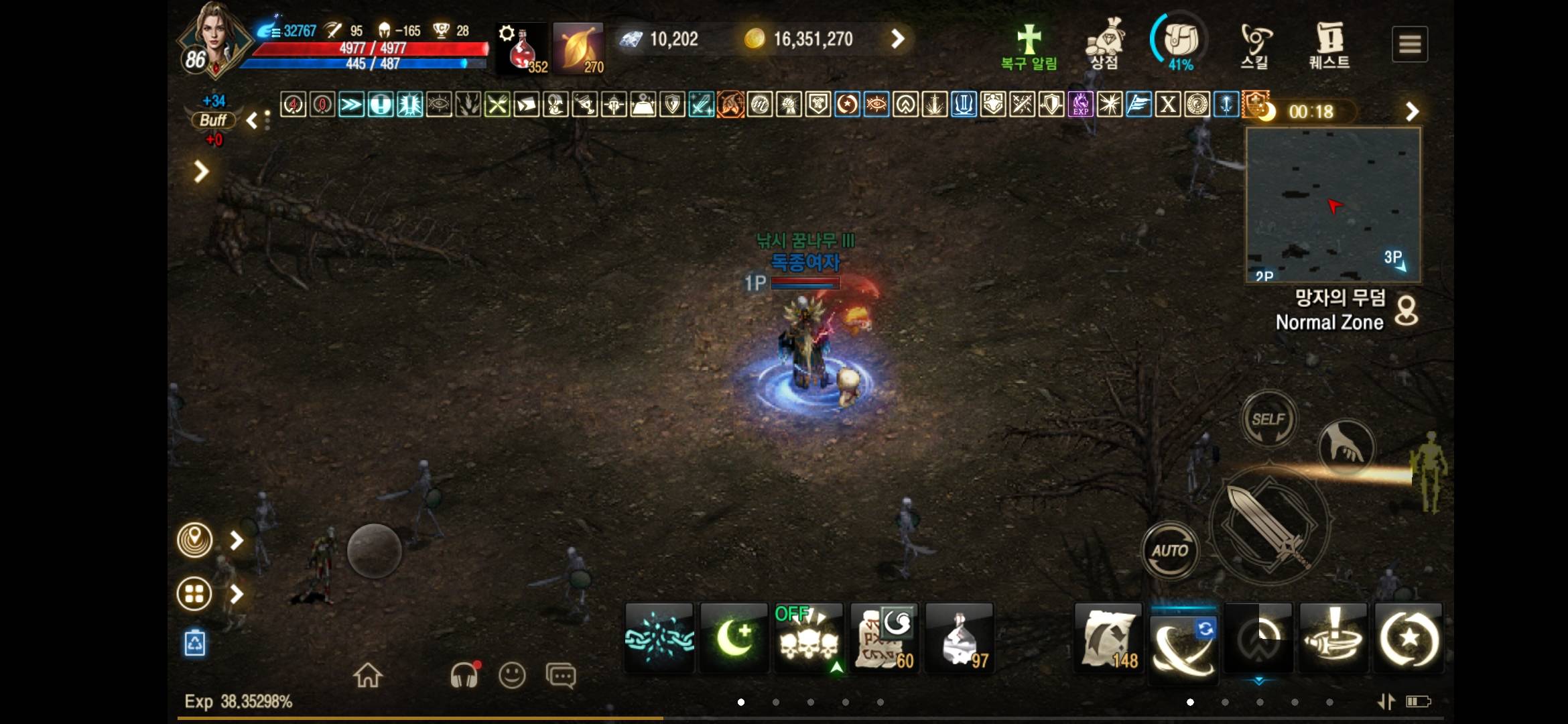Toggle the SELF targeting button
The image size is (1568, 724).
pos(1268,418)
